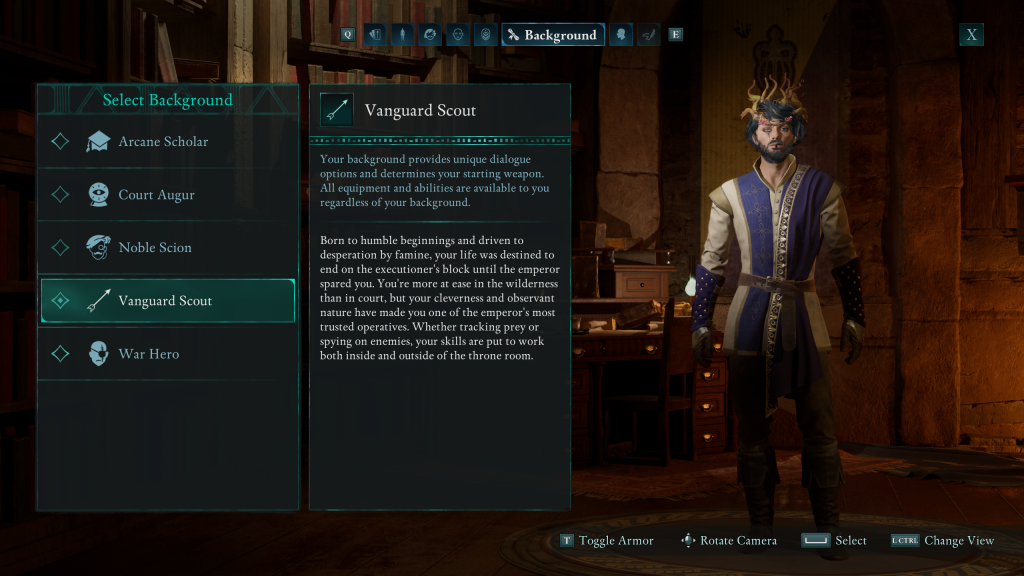The image size is (1024, 576).
Task: Close the character creator with X
Action: click(971, 35)
